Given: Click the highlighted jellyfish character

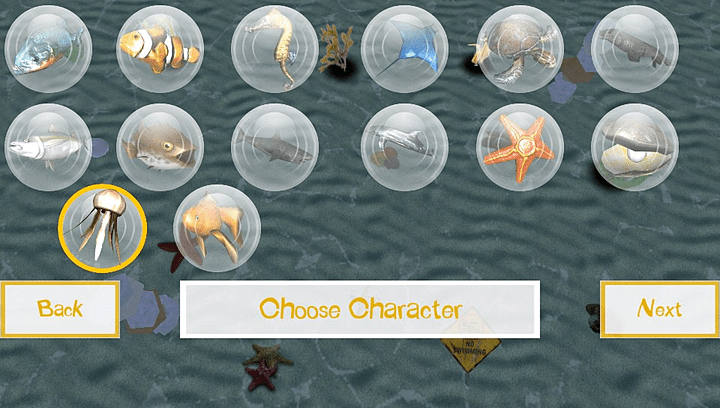Looking at the screenshot, I should pos(103,229).
